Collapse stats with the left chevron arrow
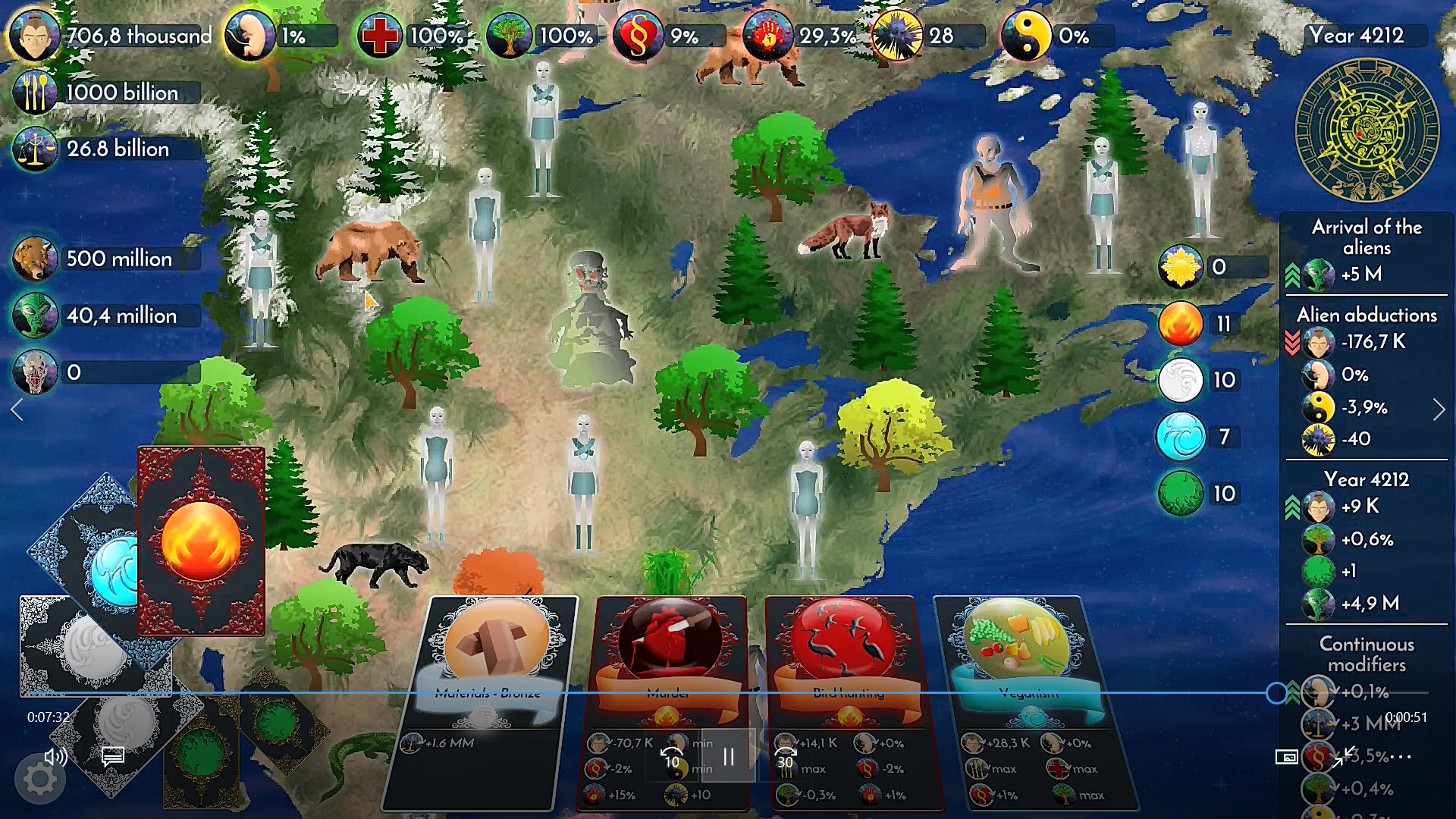 point(17,409)
